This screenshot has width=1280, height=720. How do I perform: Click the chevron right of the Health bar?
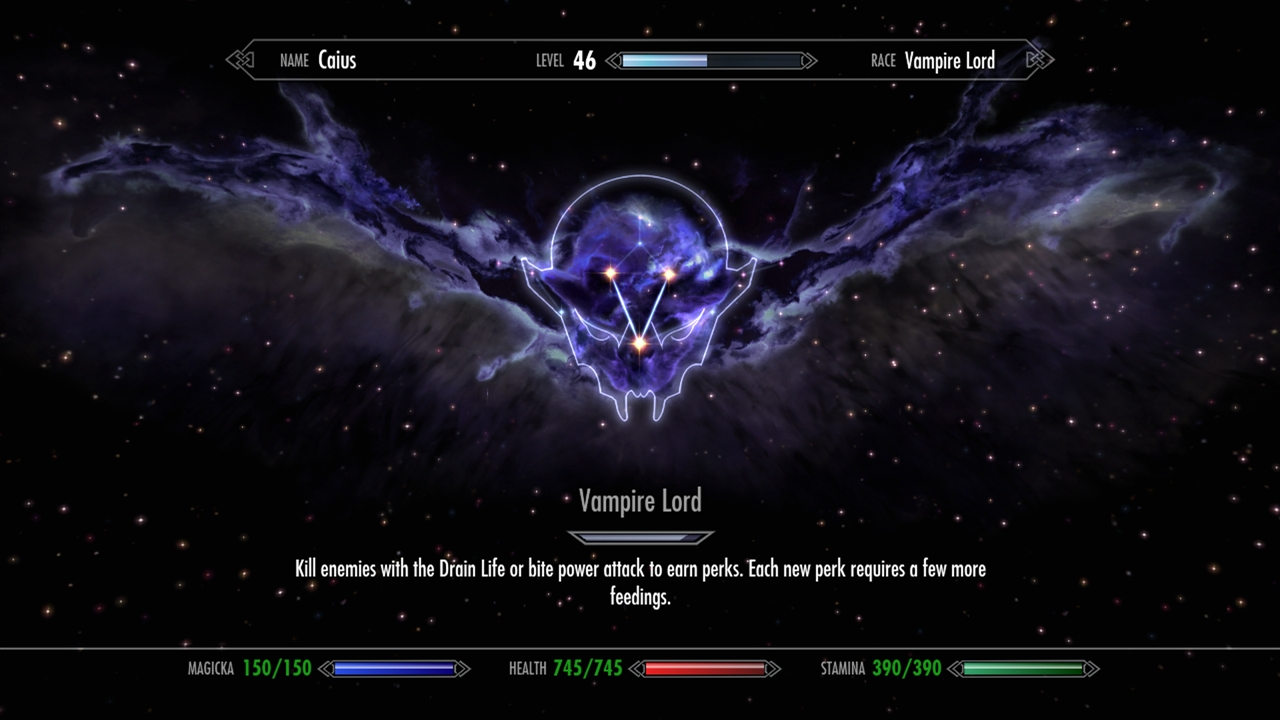775,668
